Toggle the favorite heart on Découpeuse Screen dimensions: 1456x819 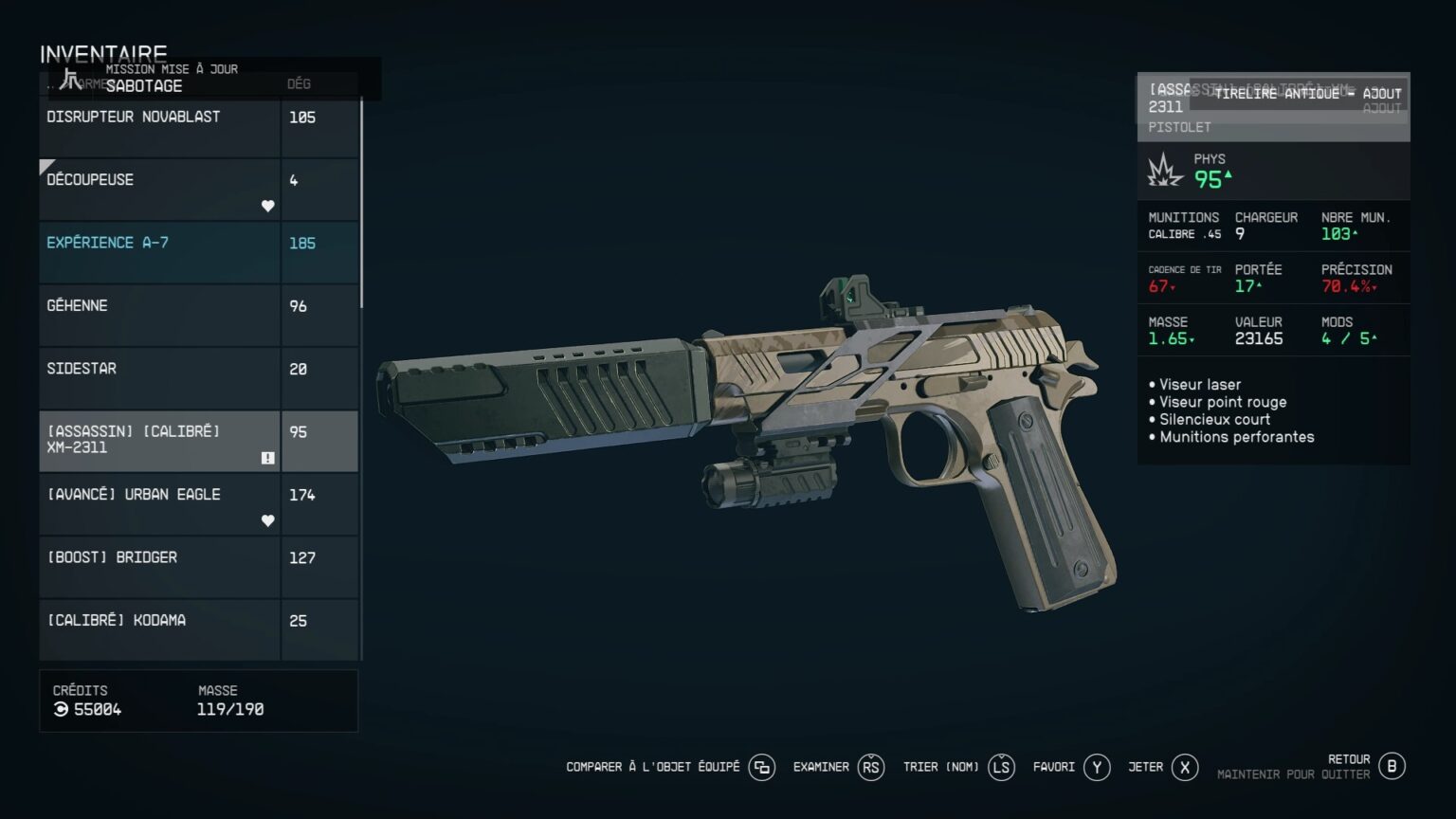click(x=267, y=206)
